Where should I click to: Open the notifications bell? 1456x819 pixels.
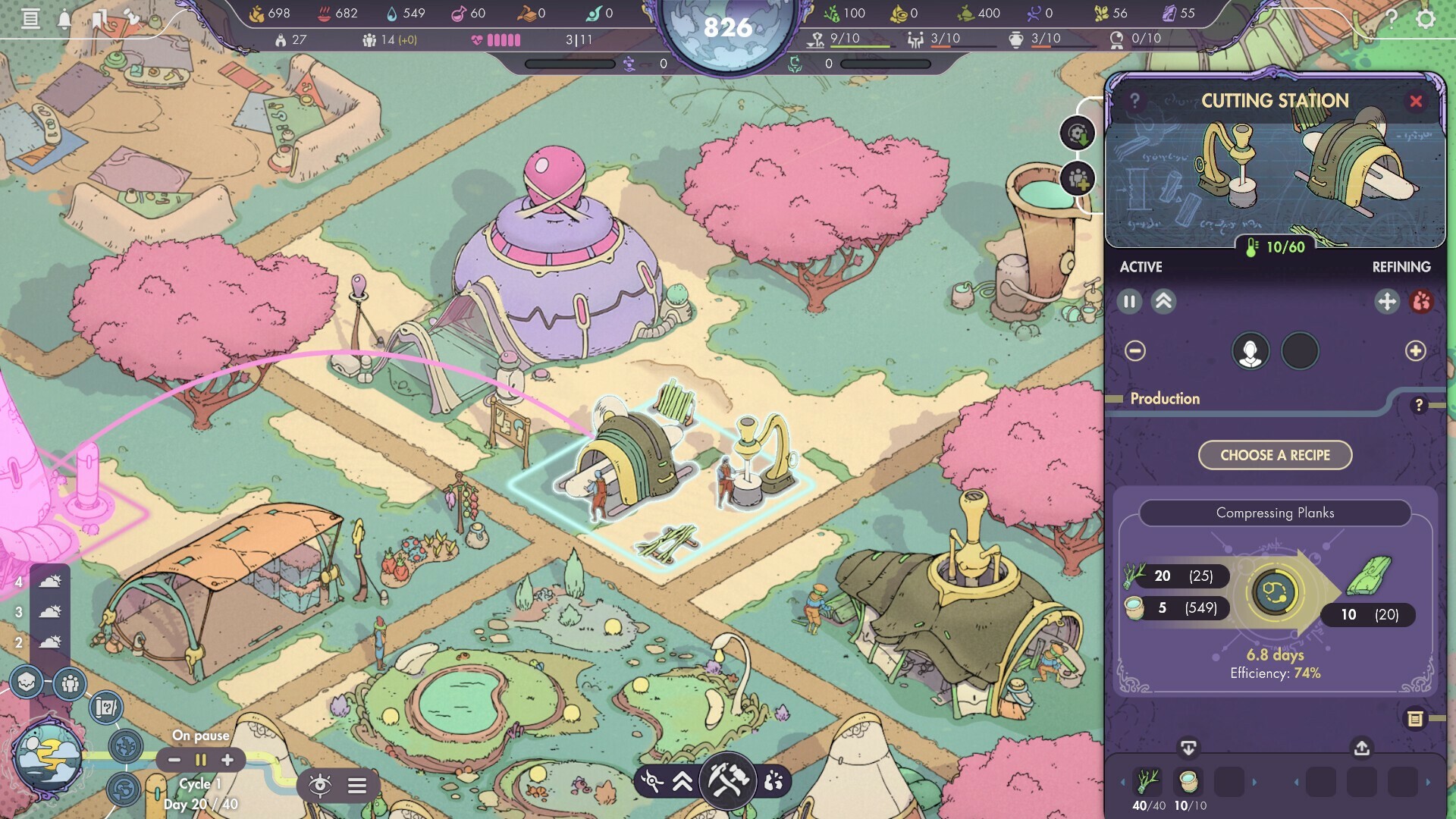(64, 19)
